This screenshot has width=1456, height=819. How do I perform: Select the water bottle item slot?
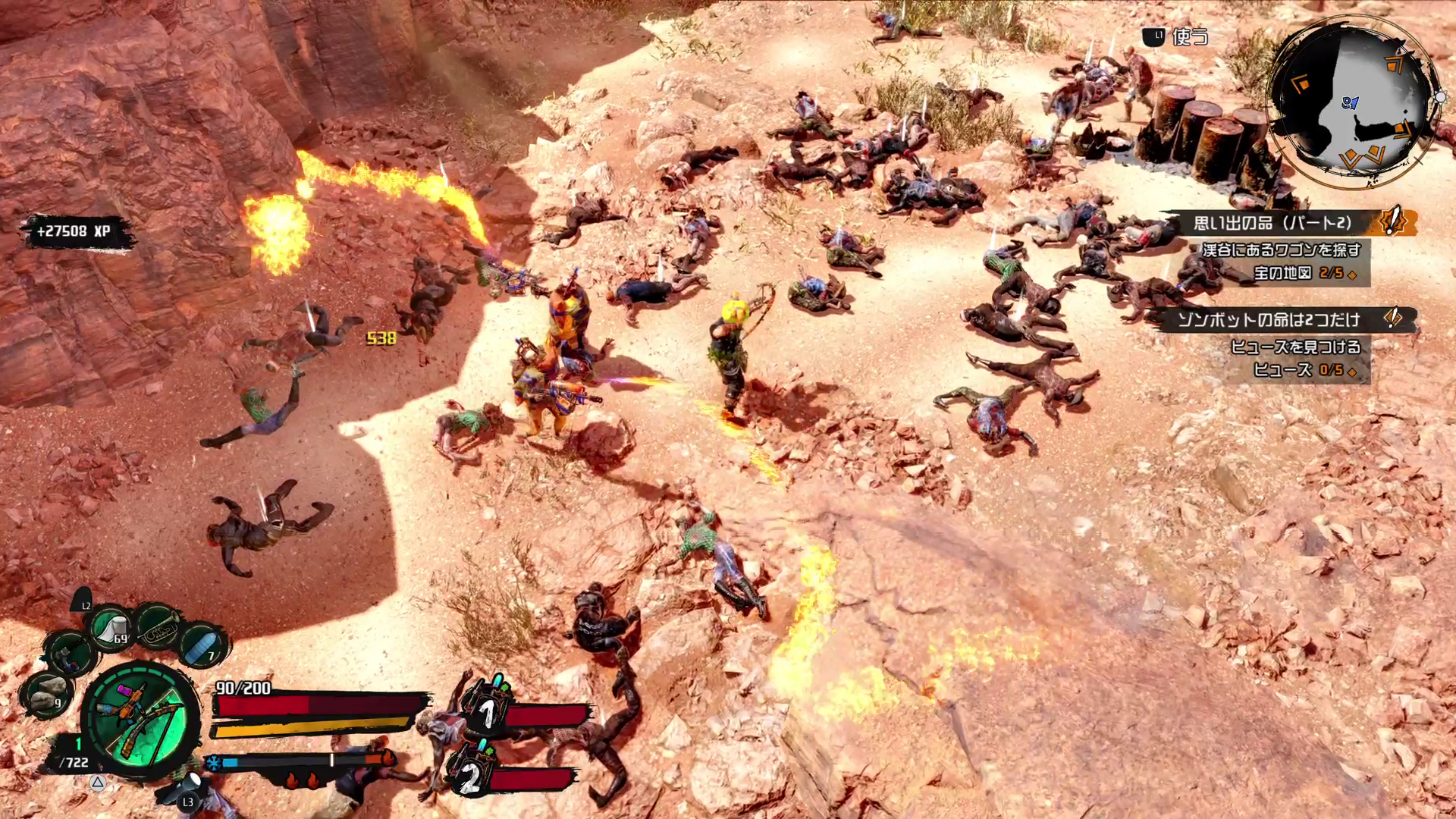(201, 645)
